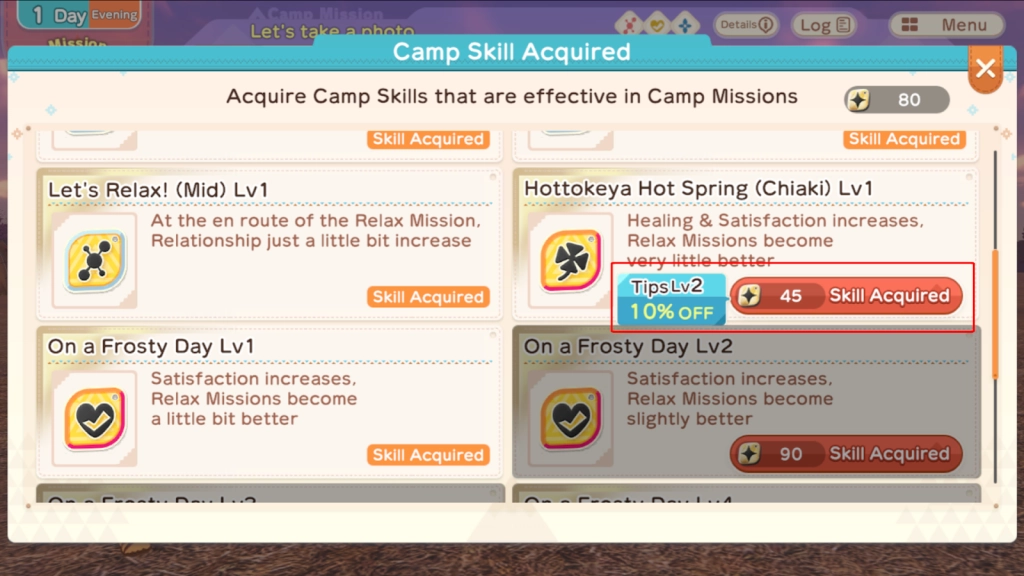Acquire Hottokeya Hot Spring skill for 45
The image size is (1024, 576).
(x=846, y=296)
